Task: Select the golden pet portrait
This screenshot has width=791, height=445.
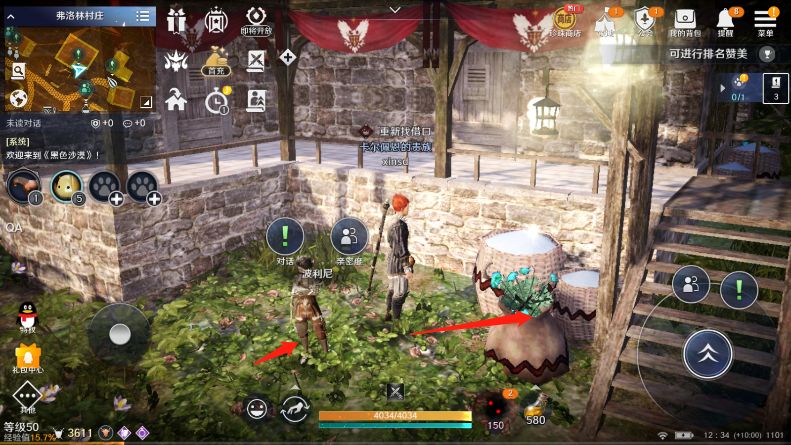Action: [x=67, y=185]
